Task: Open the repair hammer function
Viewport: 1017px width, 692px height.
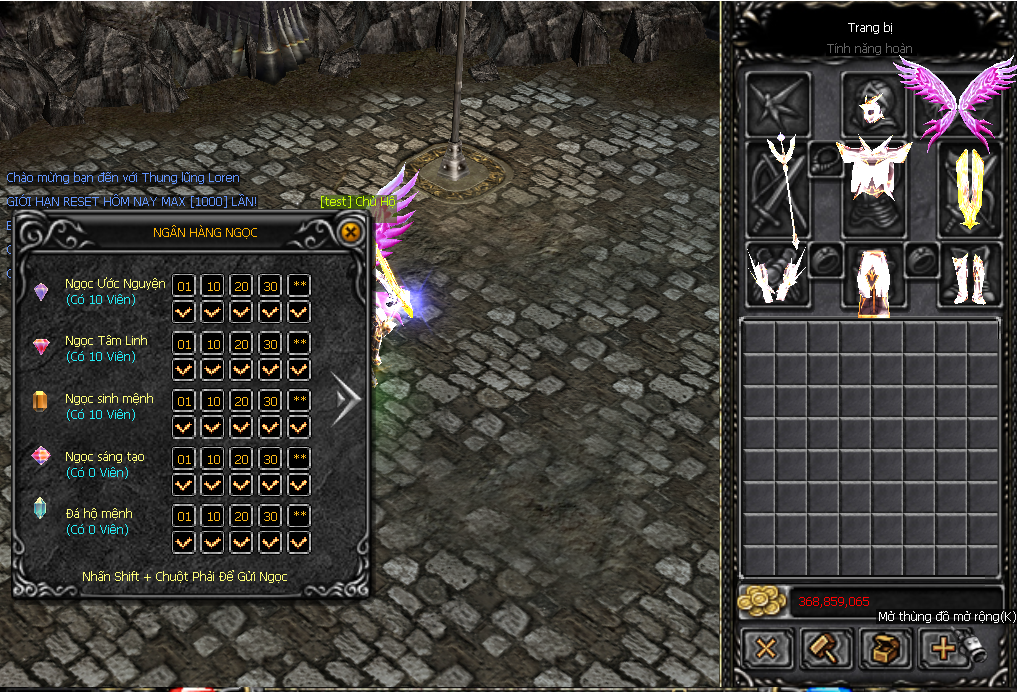Action: [826, 648]
